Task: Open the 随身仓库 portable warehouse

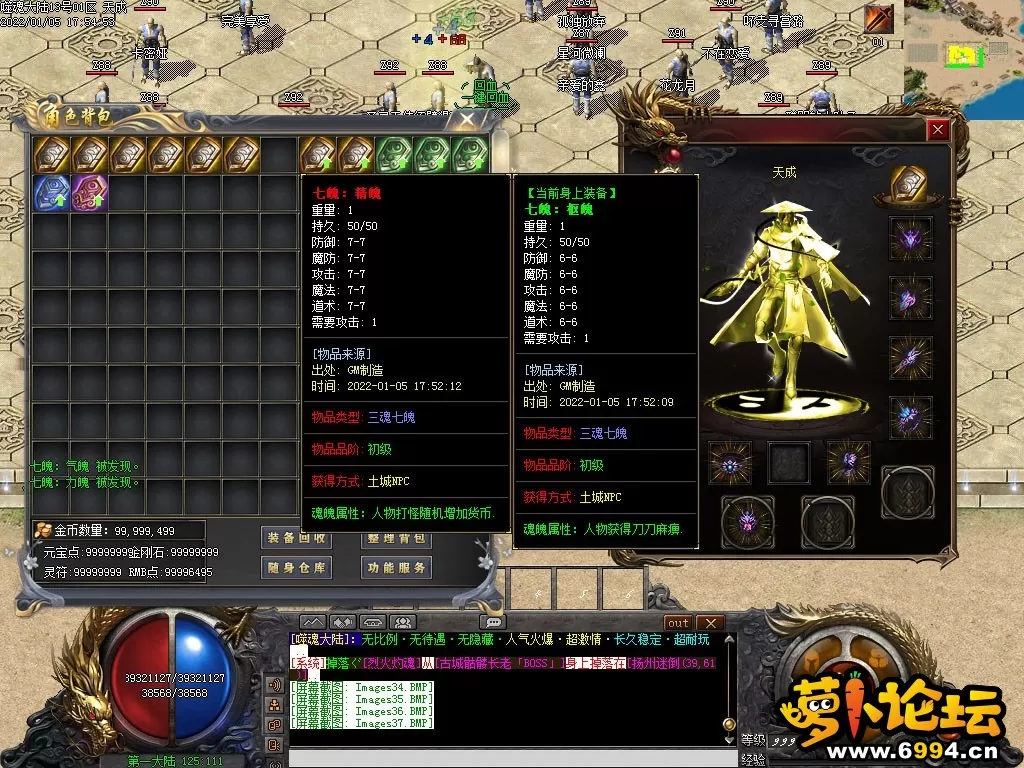Action: tap(296, 567)
